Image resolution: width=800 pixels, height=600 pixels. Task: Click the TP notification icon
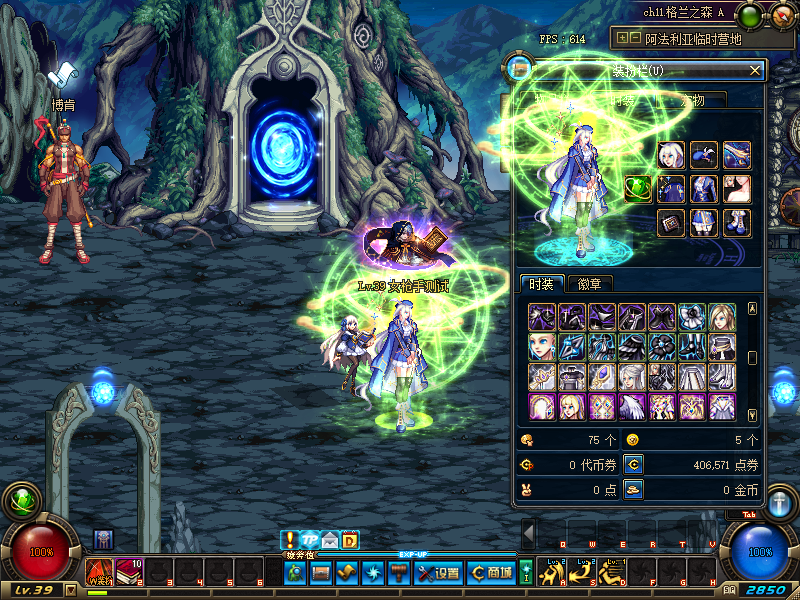[310, 540]
